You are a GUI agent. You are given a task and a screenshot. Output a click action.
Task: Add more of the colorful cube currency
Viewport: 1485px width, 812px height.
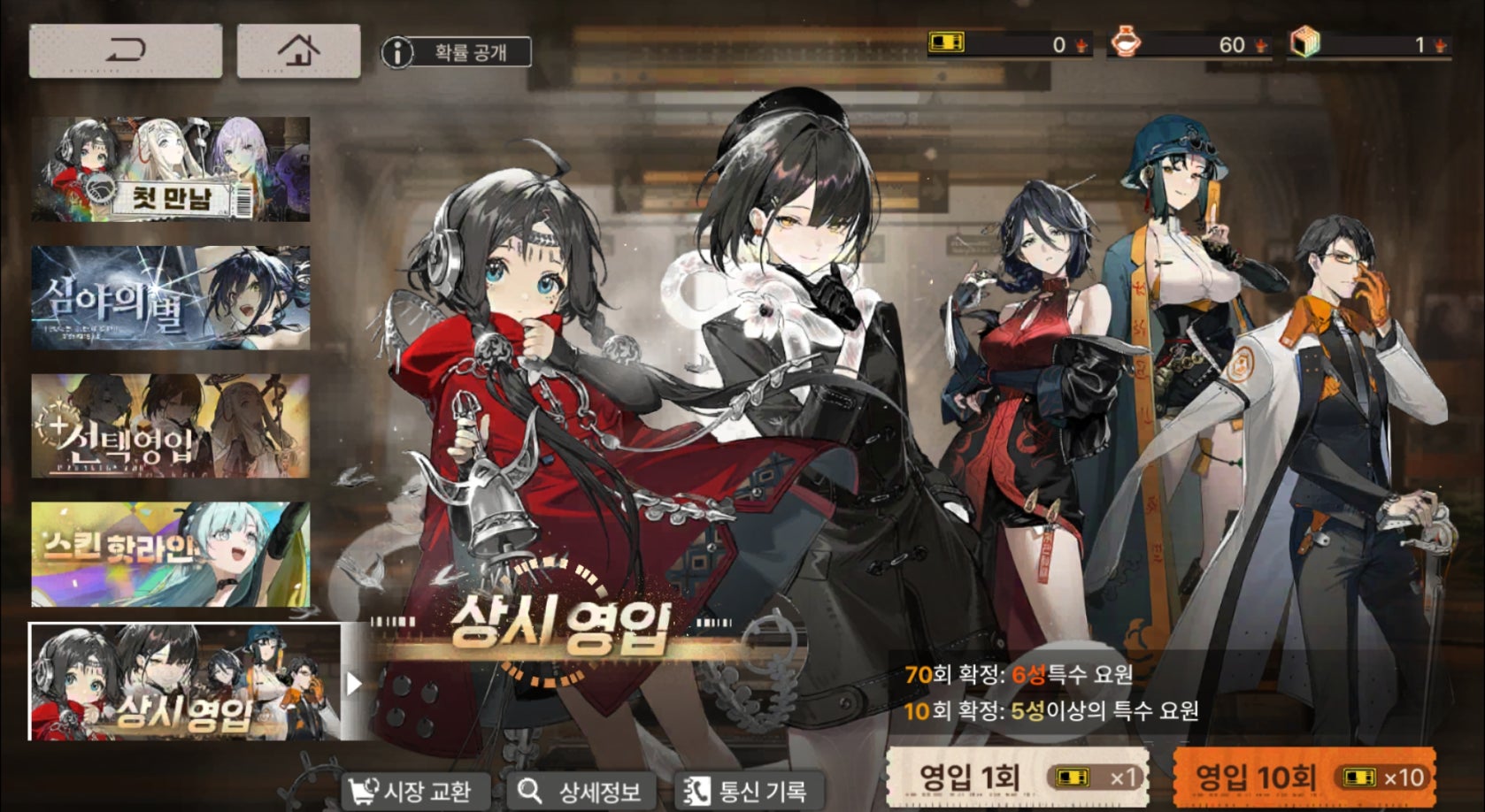1440,44
